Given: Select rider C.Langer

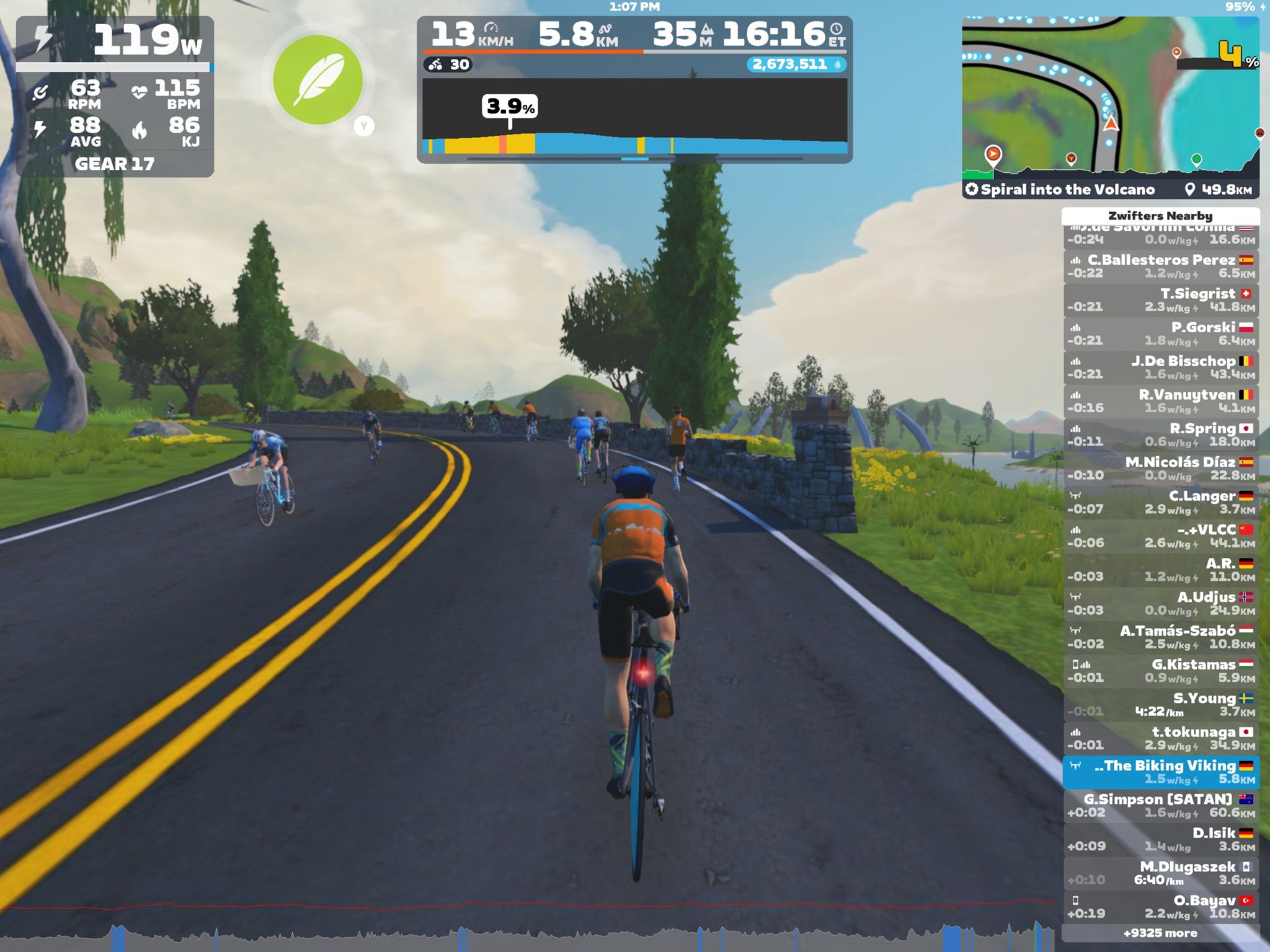Looking at the screenshot, I should pos(1161,502).
